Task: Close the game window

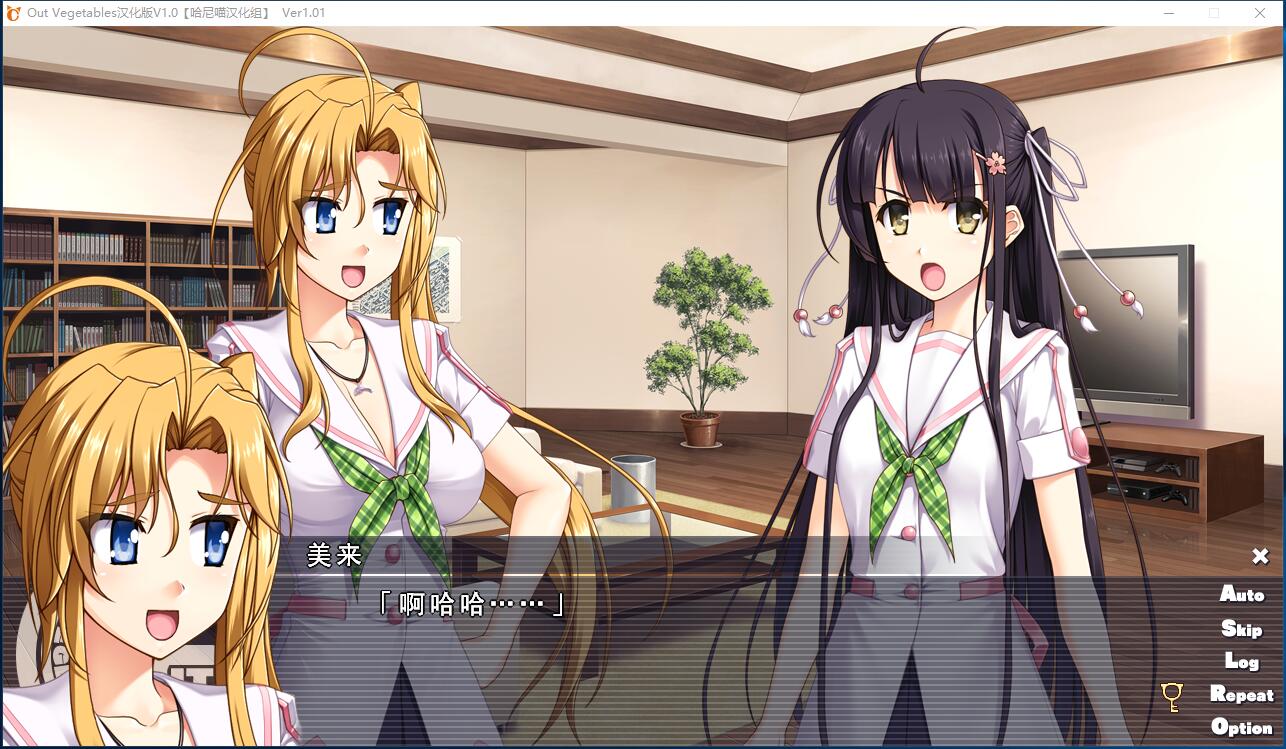Action: [x=1260, y=13]
